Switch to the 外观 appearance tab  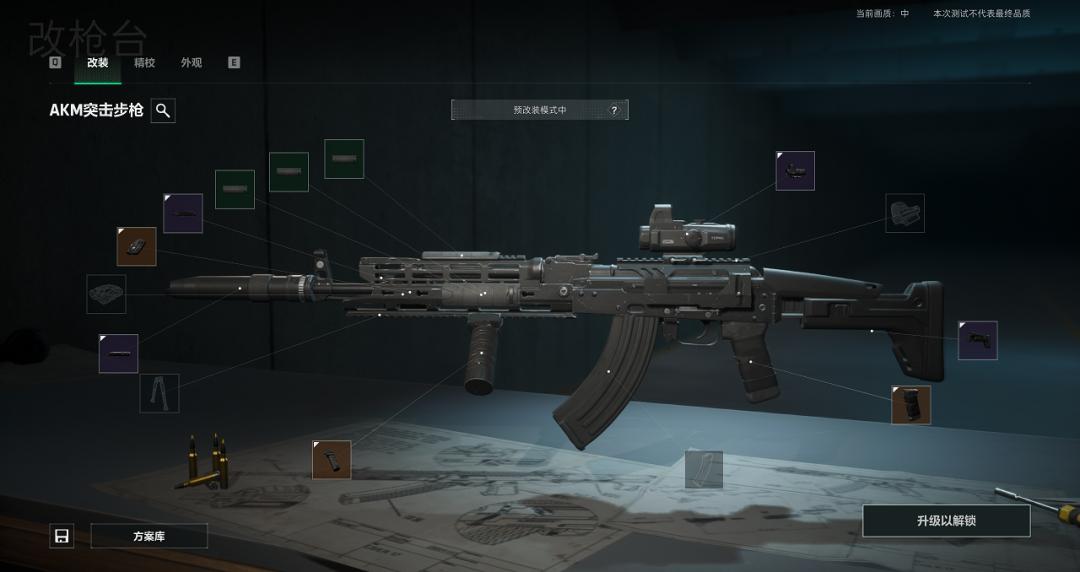[x=191, y=63]
